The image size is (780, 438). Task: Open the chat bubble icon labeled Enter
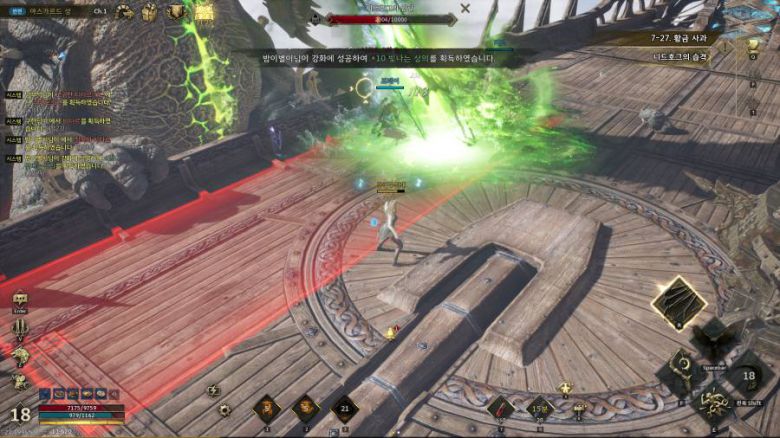pos(20,300)
